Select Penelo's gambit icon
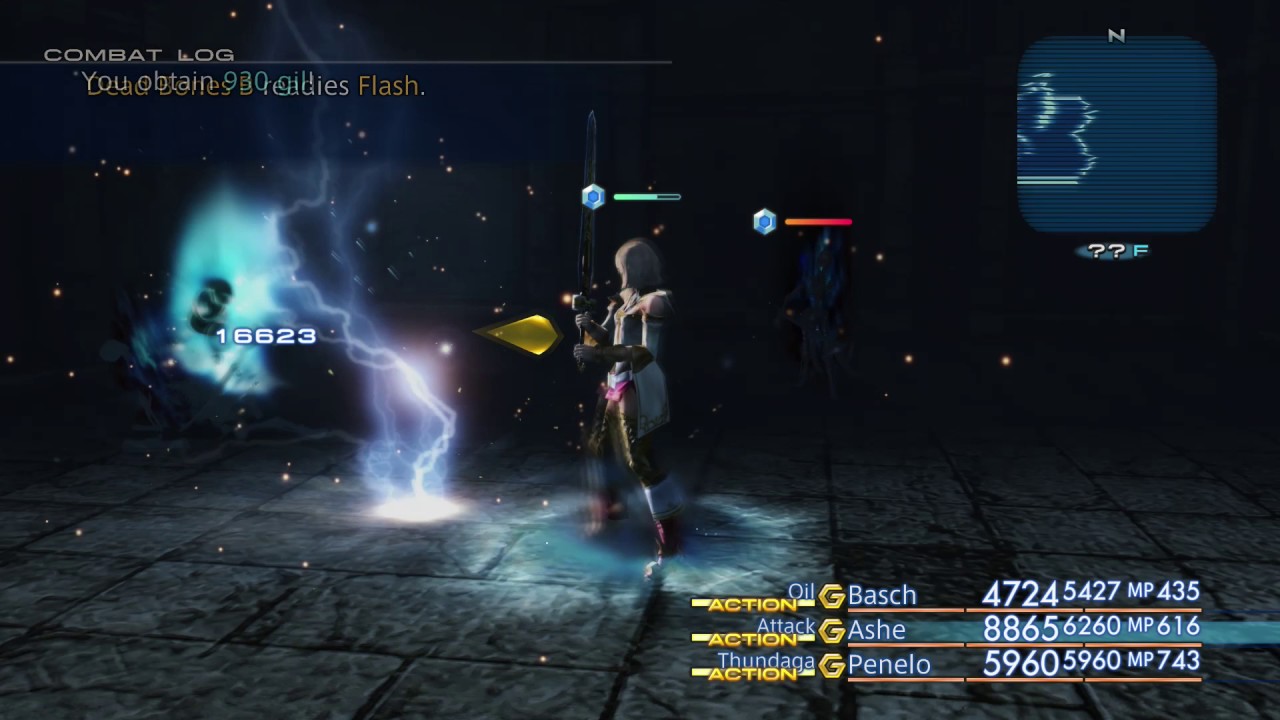 [830, 665]
